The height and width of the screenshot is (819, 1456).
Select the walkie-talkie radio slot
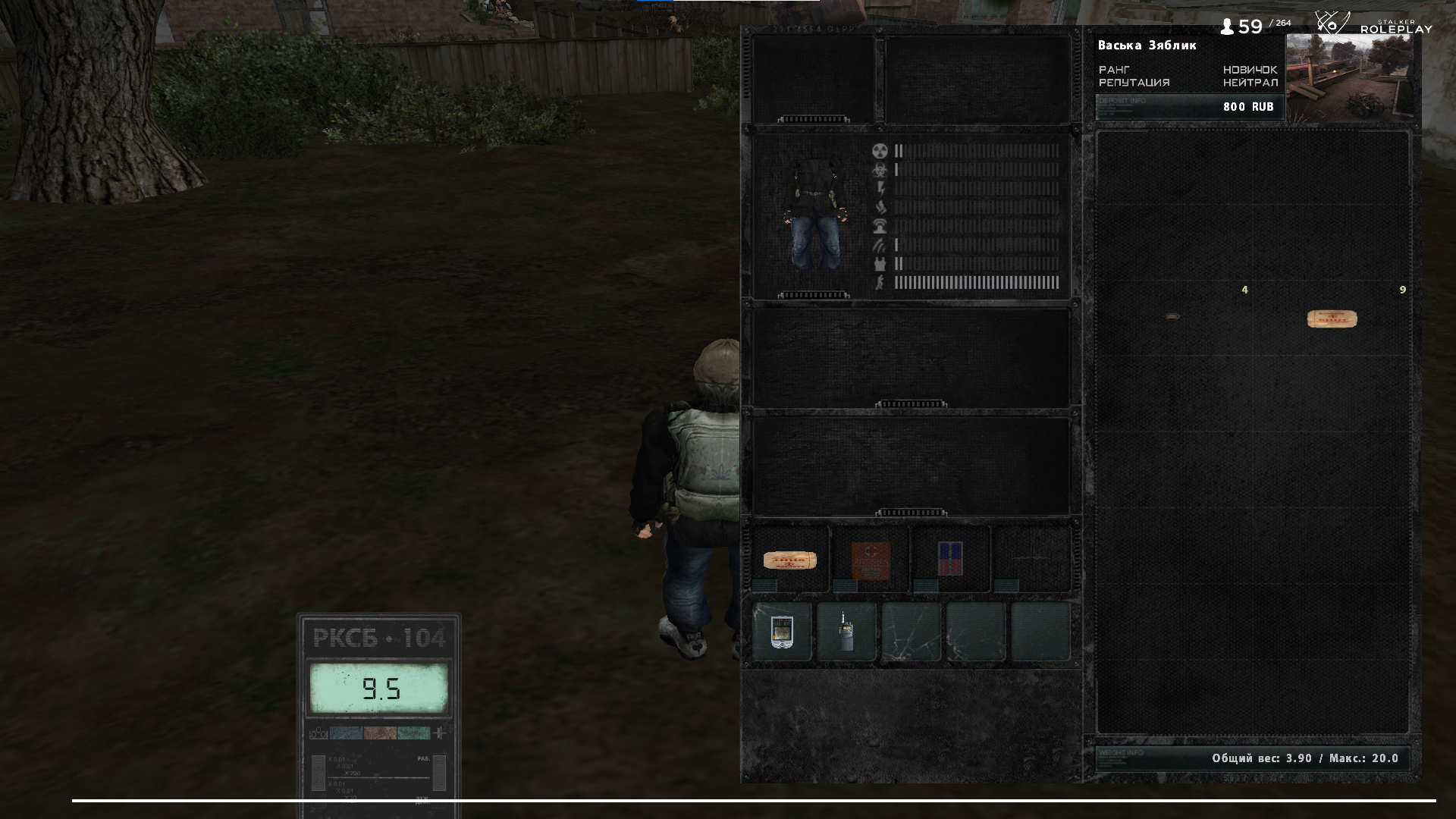point(846,632)
